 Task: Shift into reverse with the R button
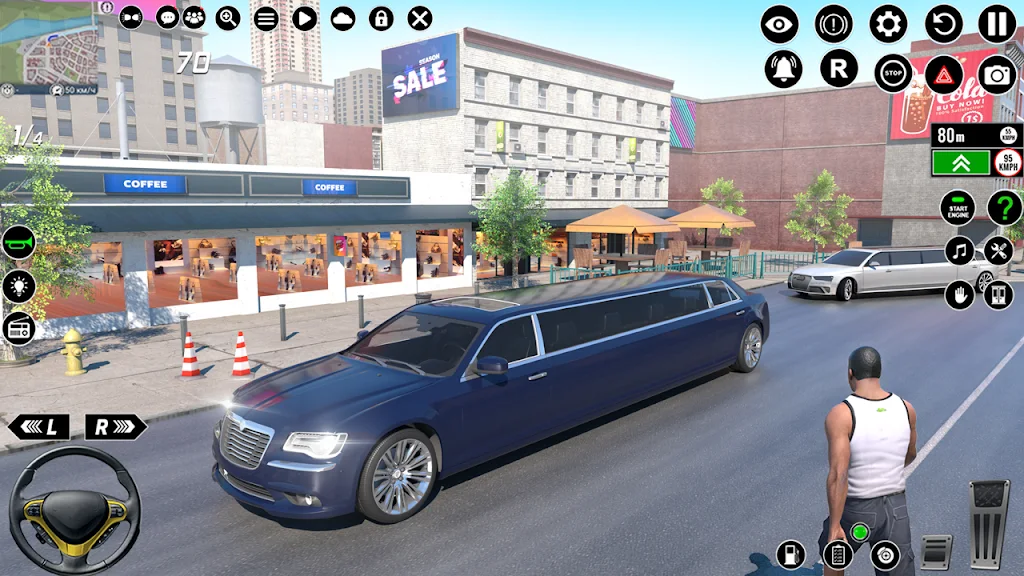point(838,68)
